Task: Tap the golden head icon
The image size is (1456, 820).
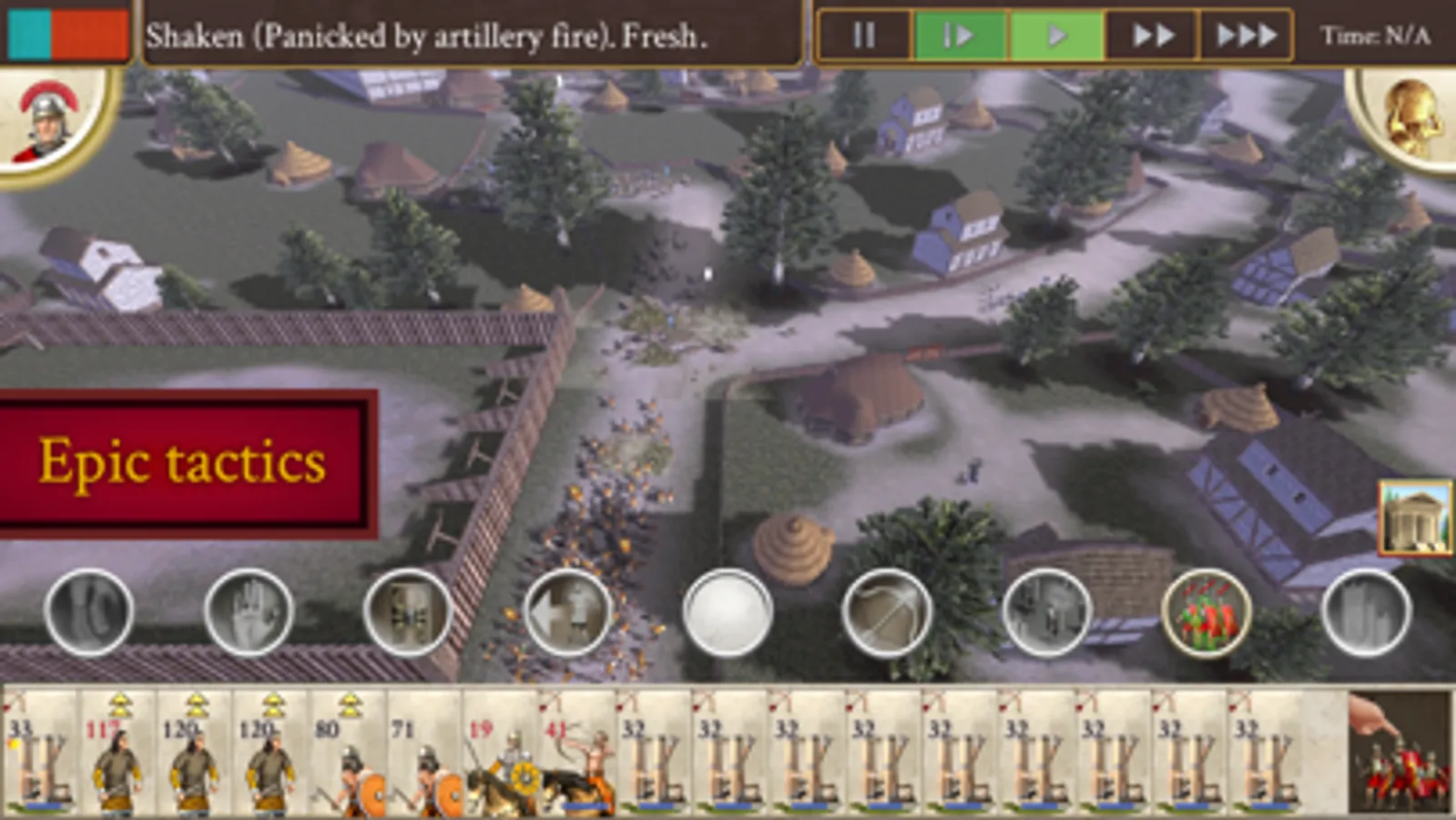Action: point(1410,118)
